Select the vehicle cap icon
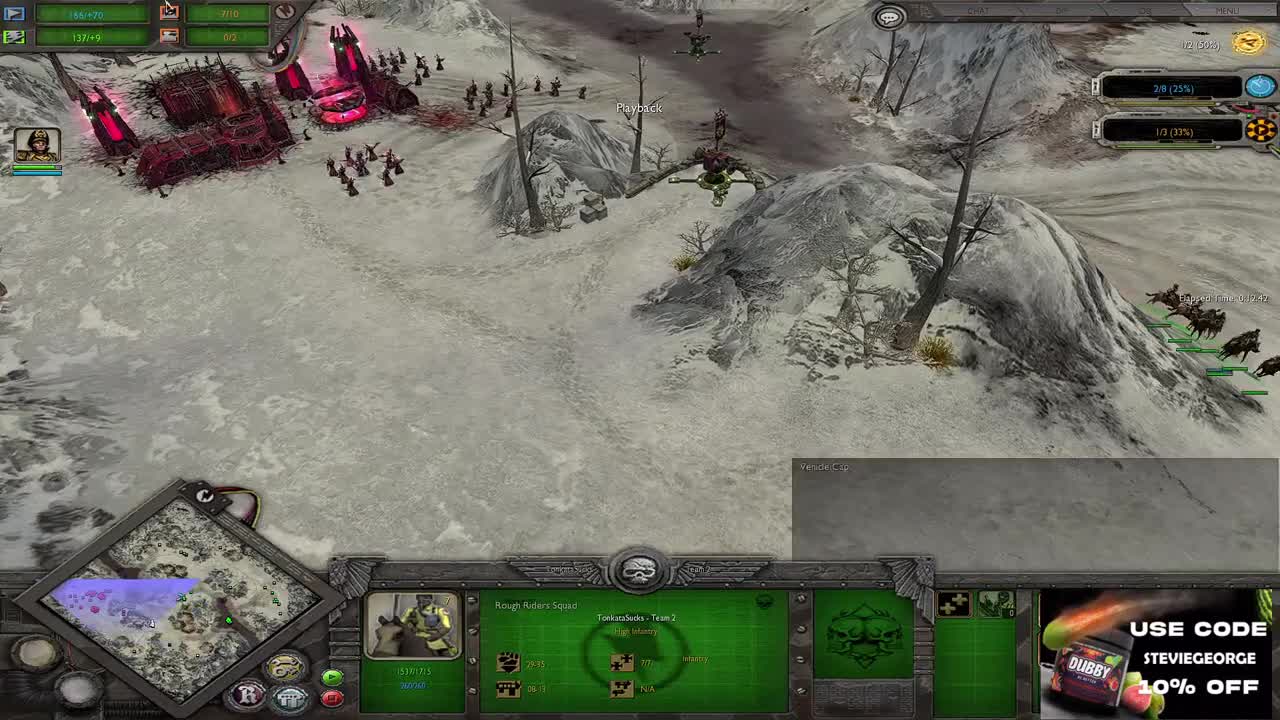 click(x=170, y=35)
